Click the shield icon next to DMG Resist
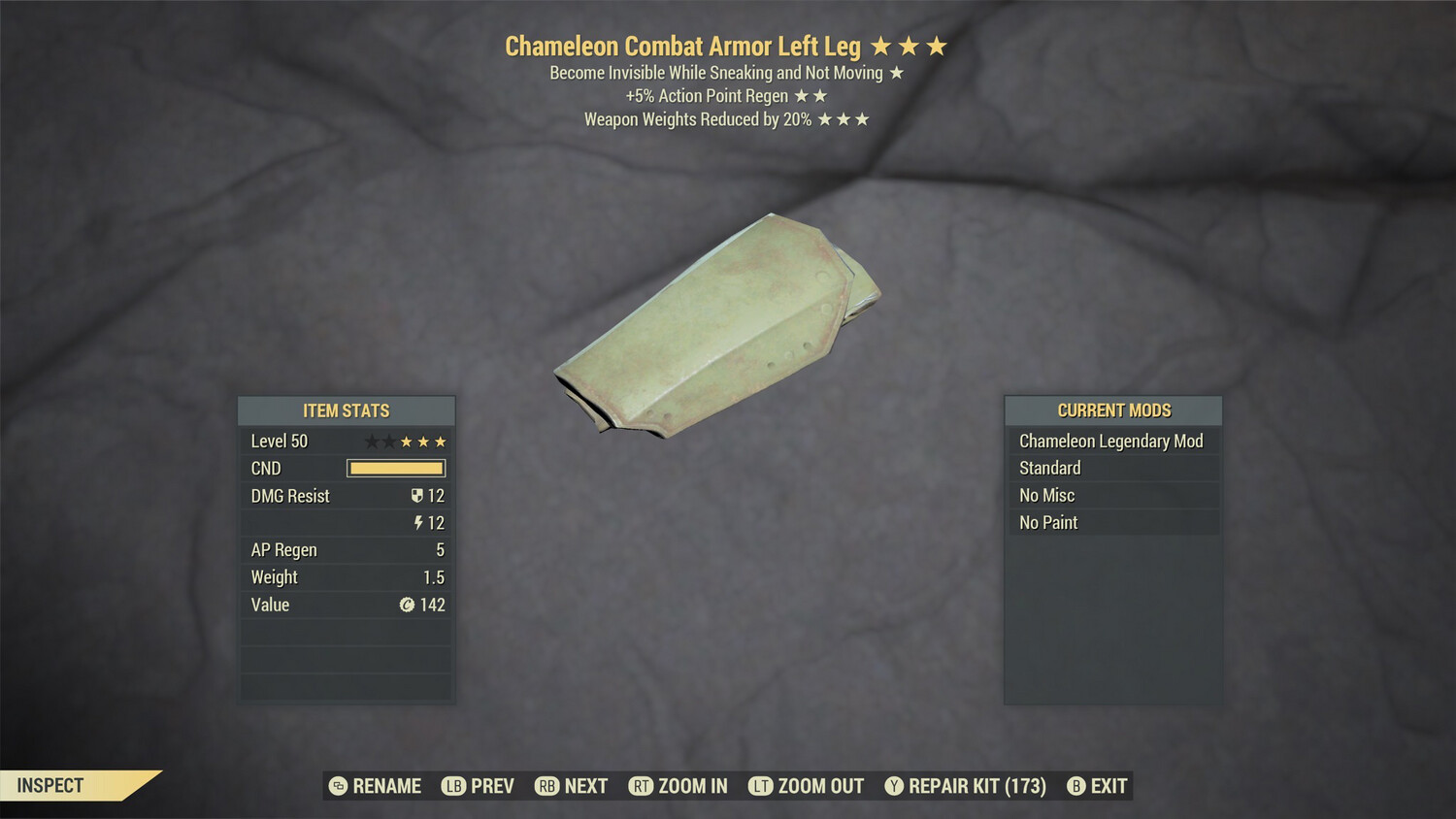Viewport: 1456px width, 819px height. (417, 496)
